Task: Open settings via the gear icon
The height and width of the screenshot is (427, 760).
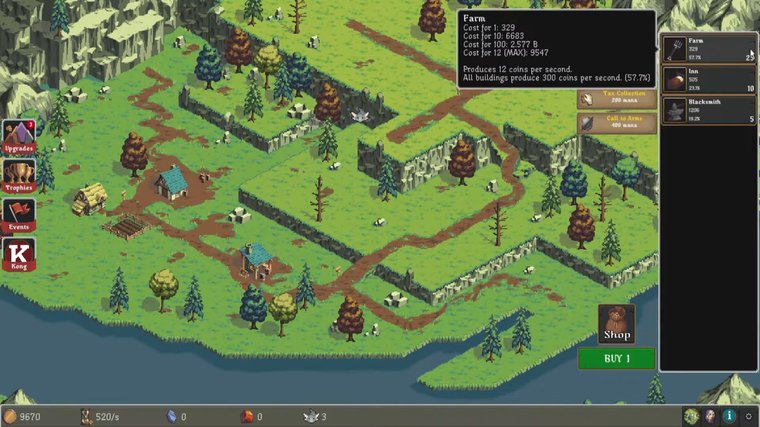Action: [749, 416]
